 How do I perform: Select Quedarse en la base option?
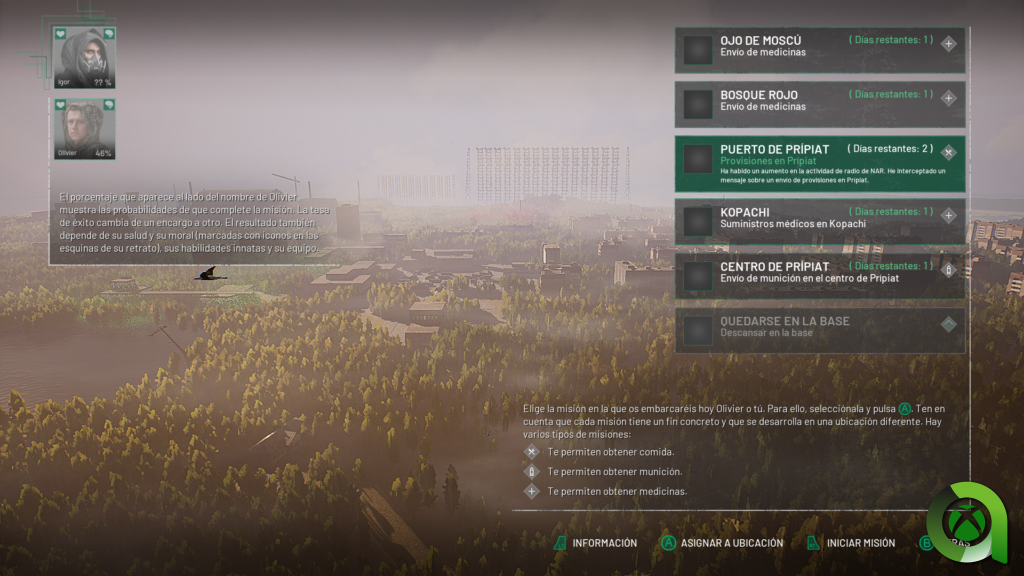click(820, 327)
